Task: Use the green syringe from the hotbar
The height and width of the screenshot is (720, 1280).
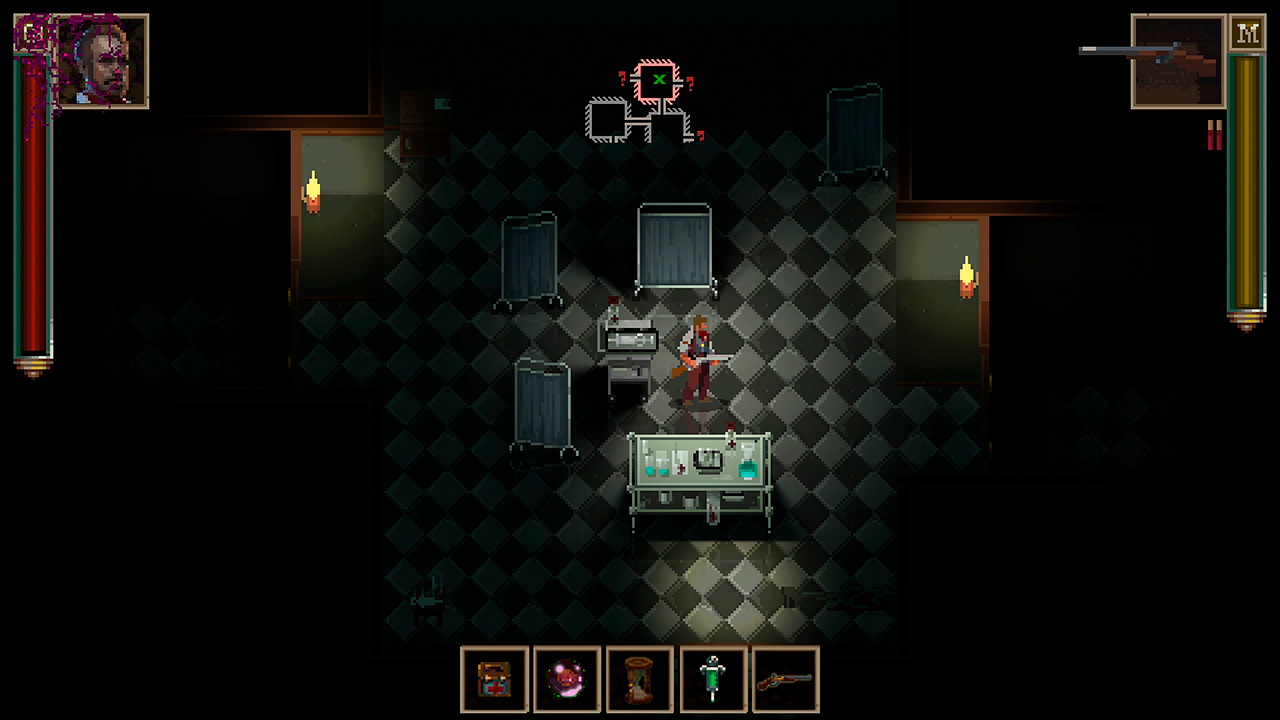Action: point(713,681)
